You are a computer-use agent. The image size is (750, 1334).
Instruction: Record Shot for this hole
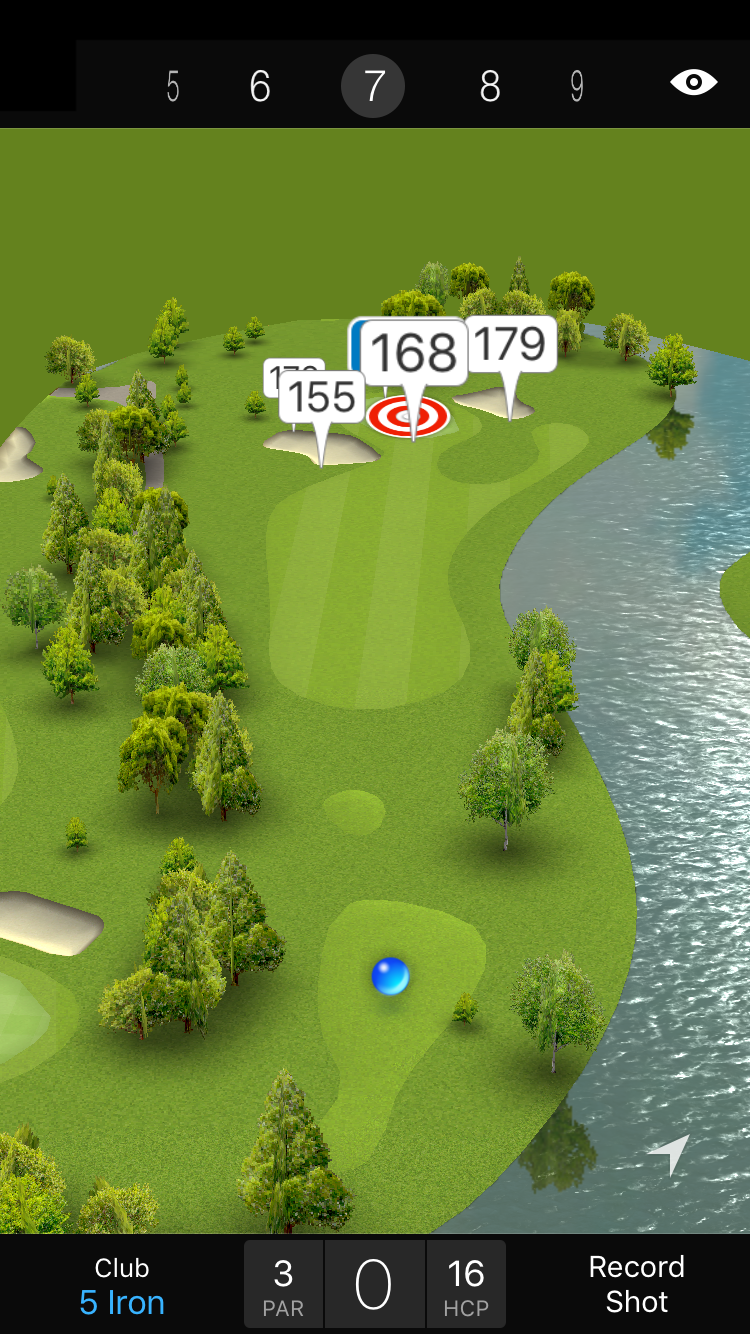(636, 1284)
